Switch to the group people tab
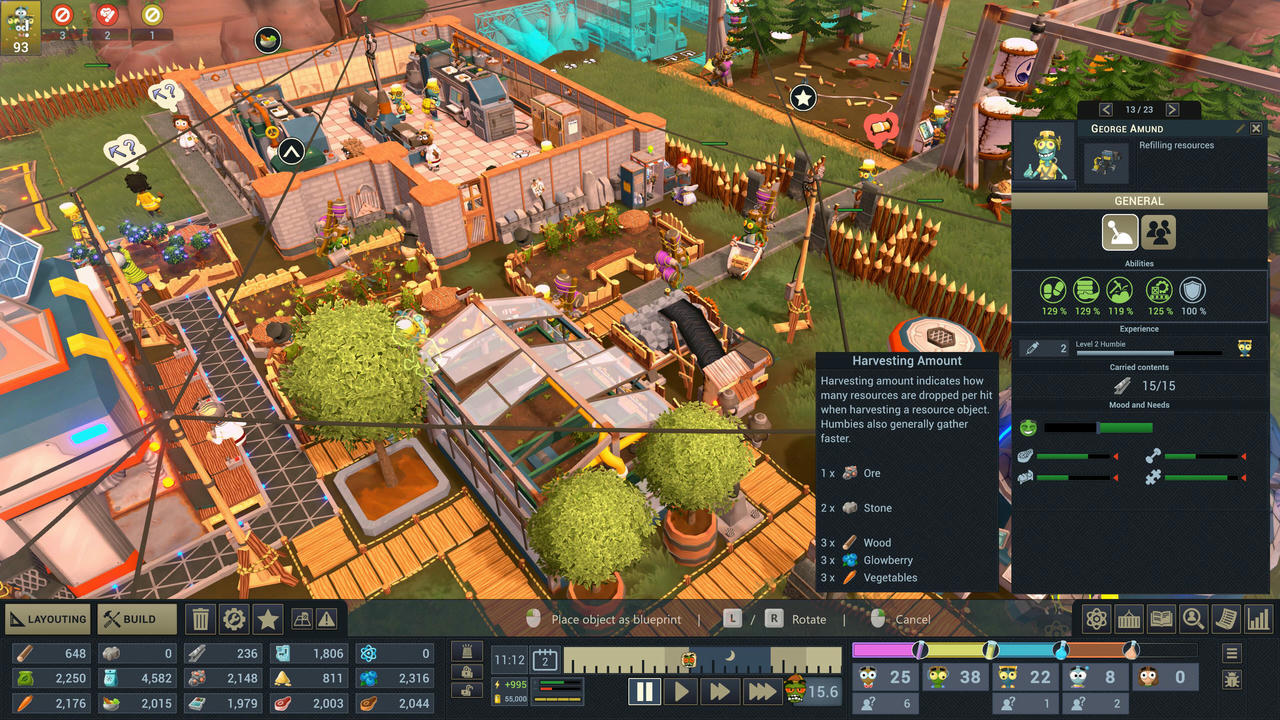Viewport: 1280px width, 720px height. coord(1159,233)
